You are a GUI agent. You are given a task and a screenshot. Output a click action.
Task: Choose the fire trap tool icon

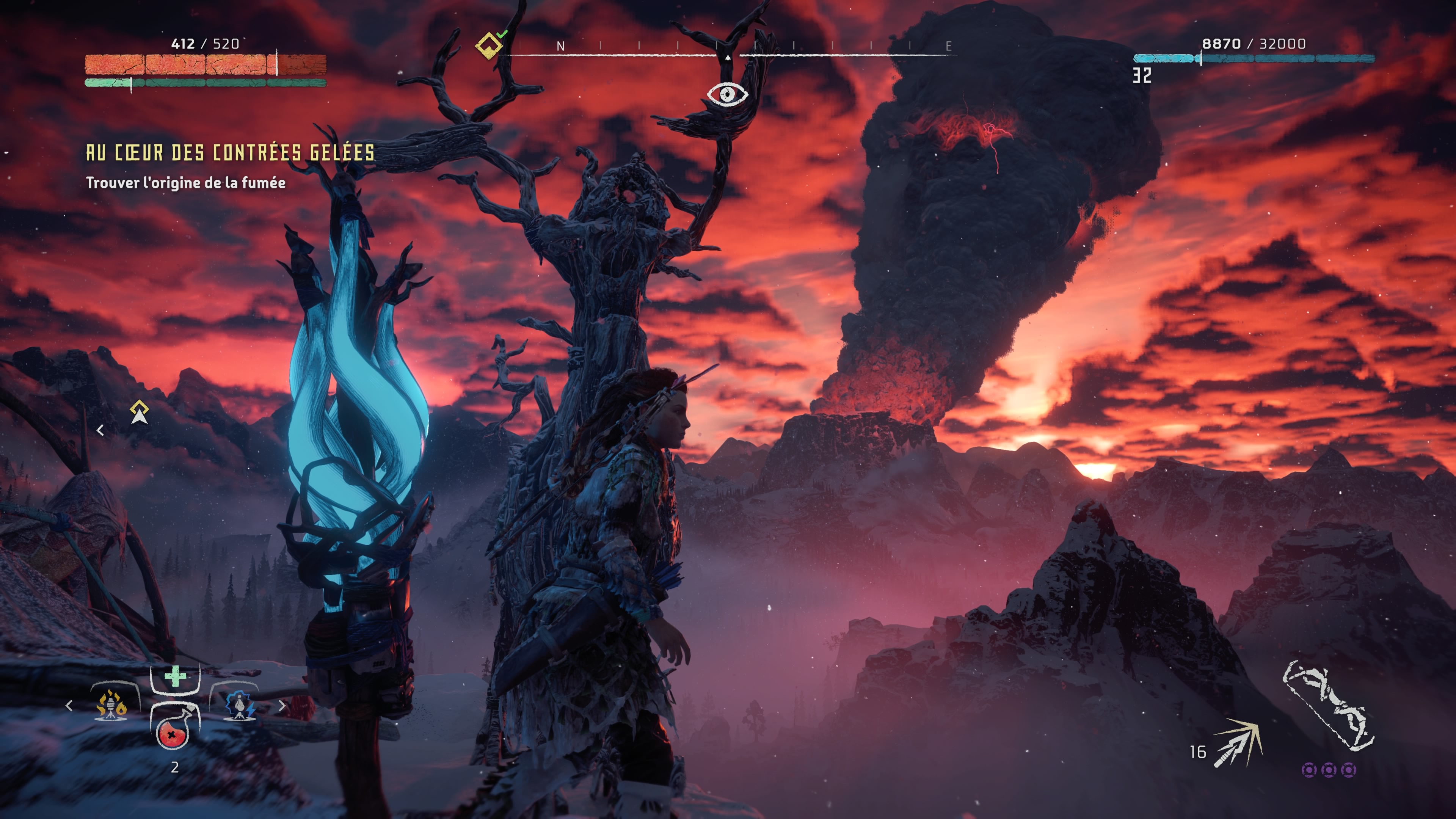click(x=111, y=705)
